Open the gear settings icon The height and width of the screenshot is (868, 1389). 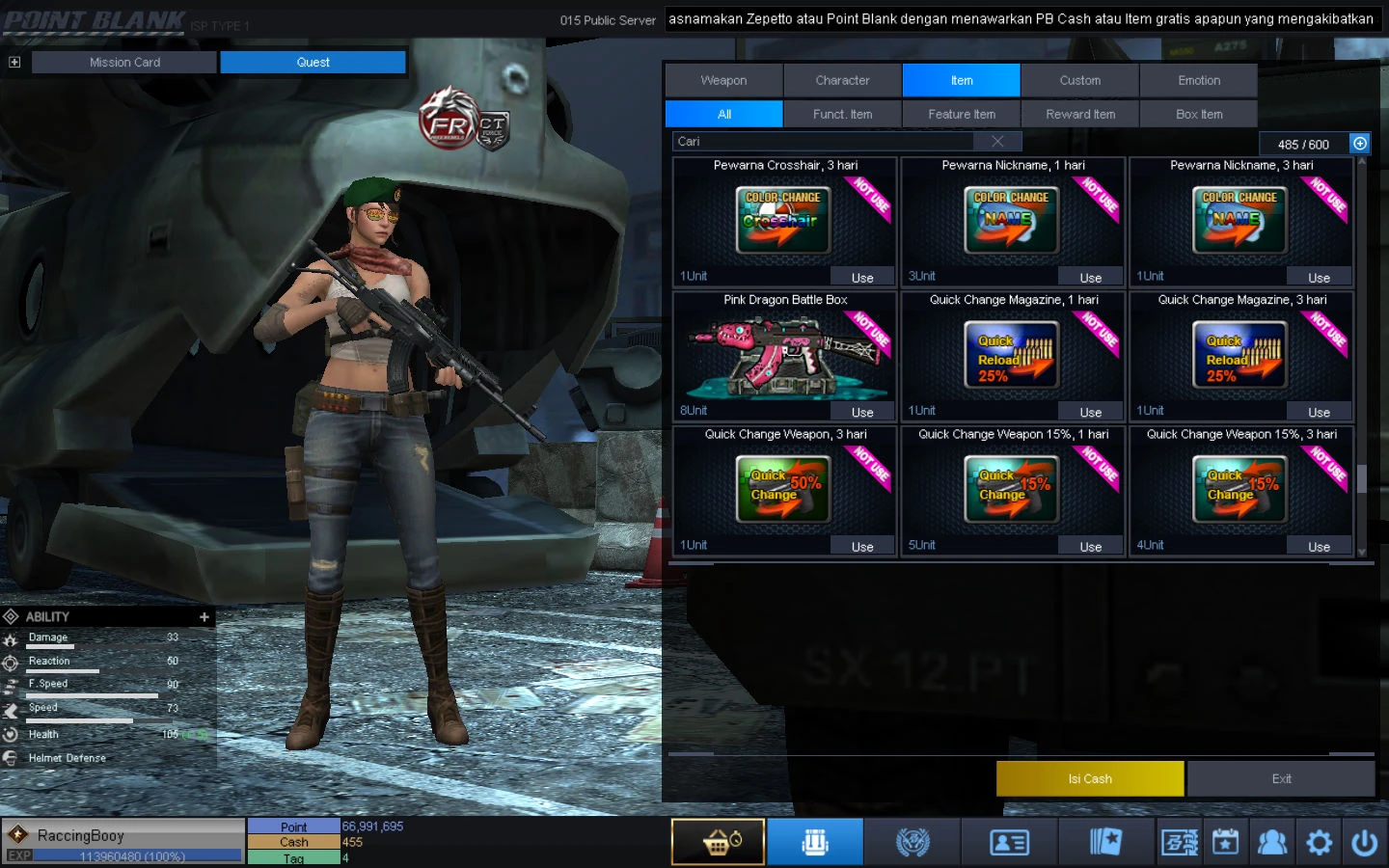click(x=1319, y=843)
